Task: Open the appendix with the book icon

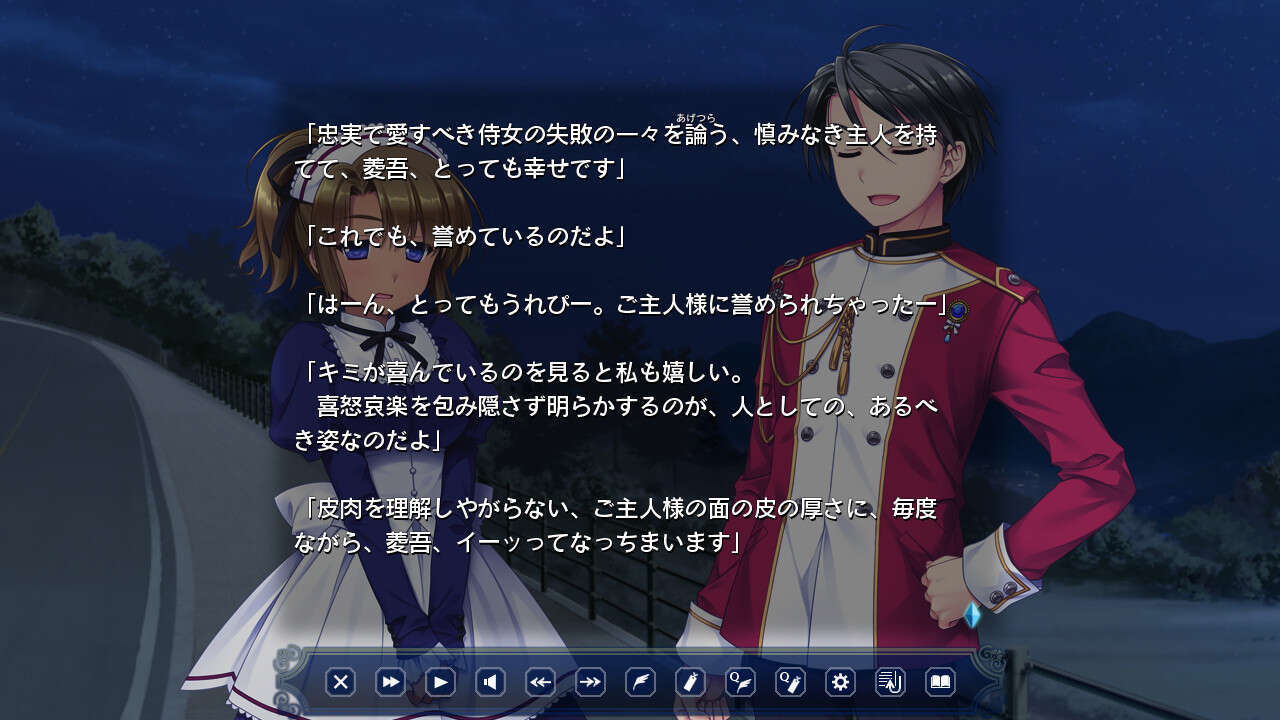Action: [x=940, y=682]
